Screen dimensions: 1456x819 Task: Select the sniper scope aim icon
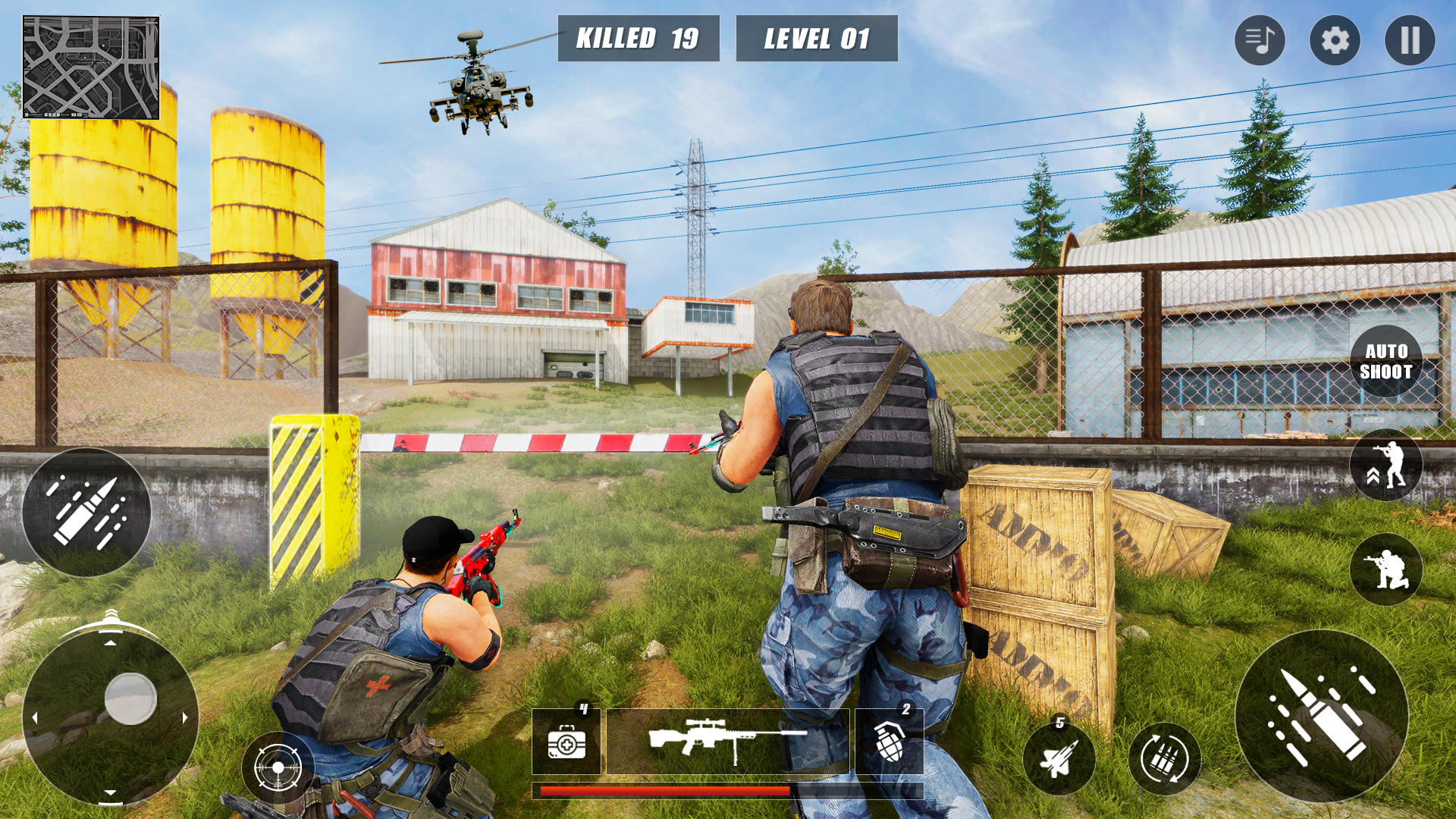[x=279, y=767]
